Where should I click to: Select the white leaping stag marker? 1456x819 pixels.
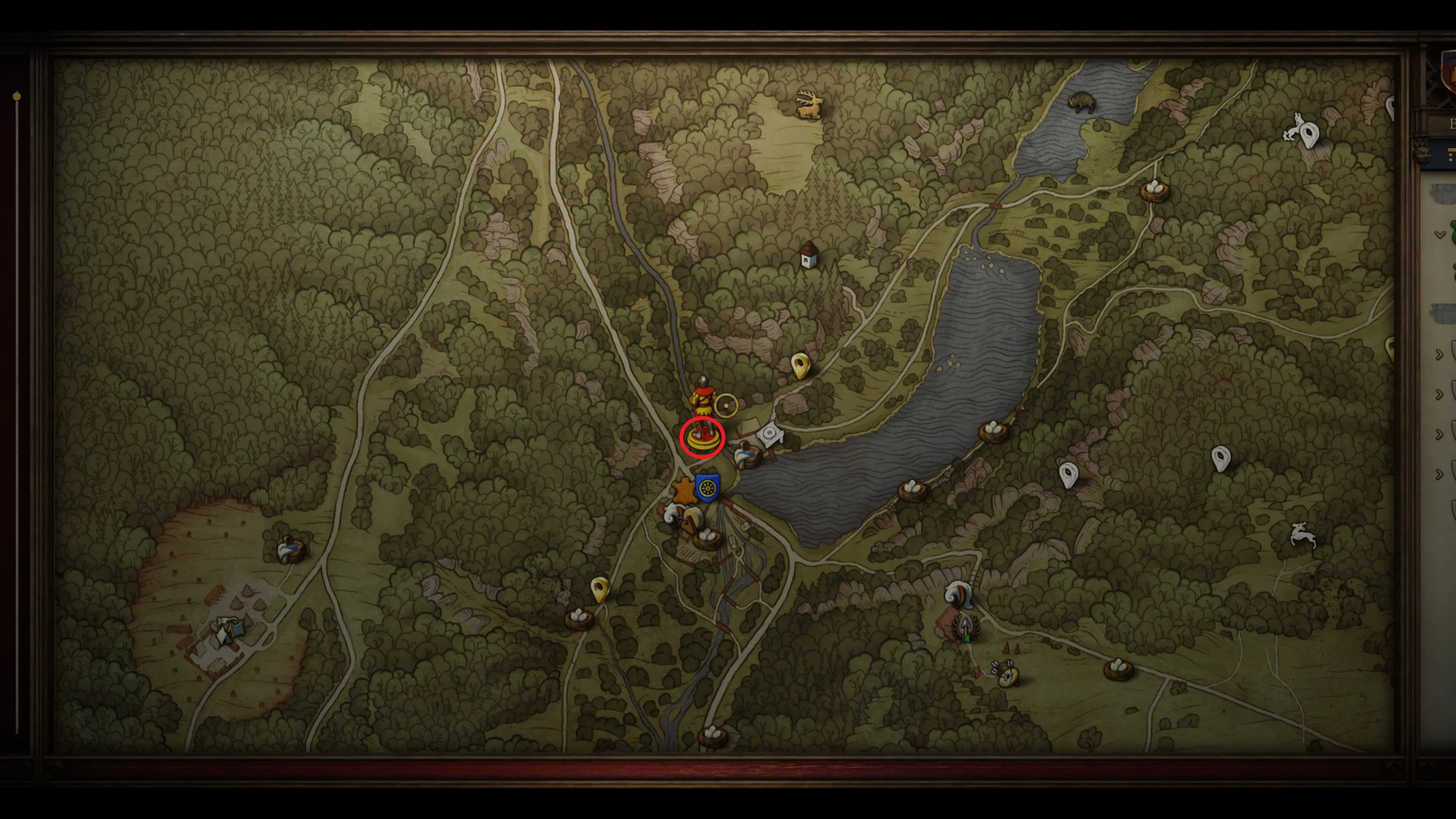[1303, 534]
